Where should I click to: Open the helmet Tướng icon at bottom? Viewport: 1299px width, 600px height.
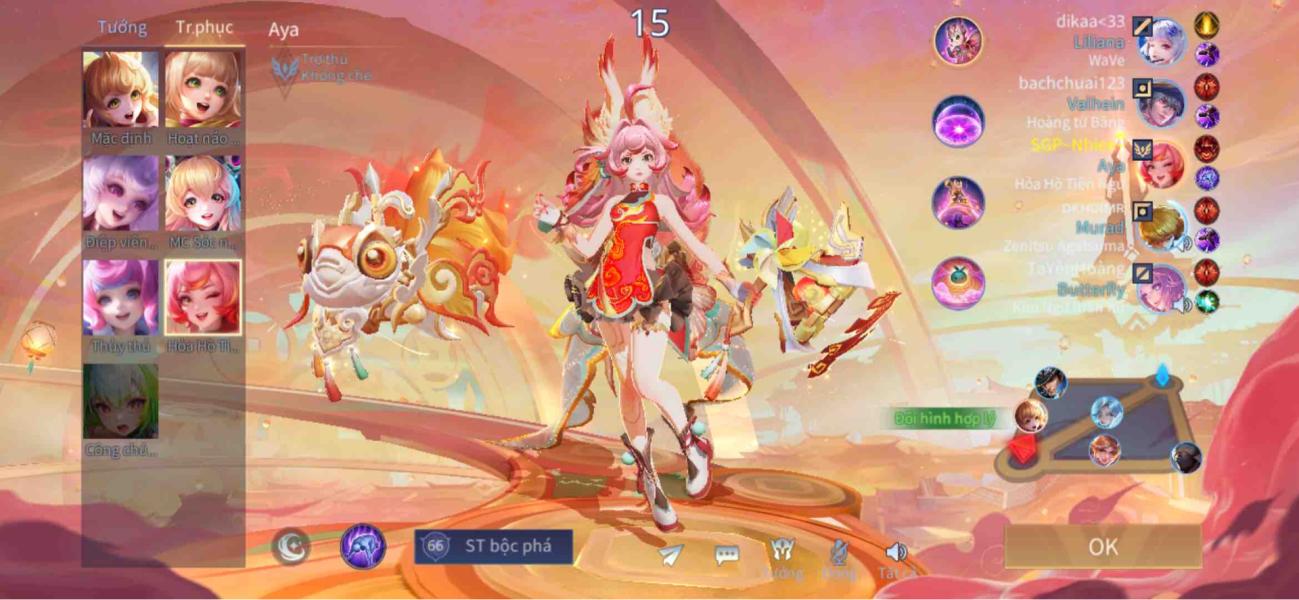(782, 553)
